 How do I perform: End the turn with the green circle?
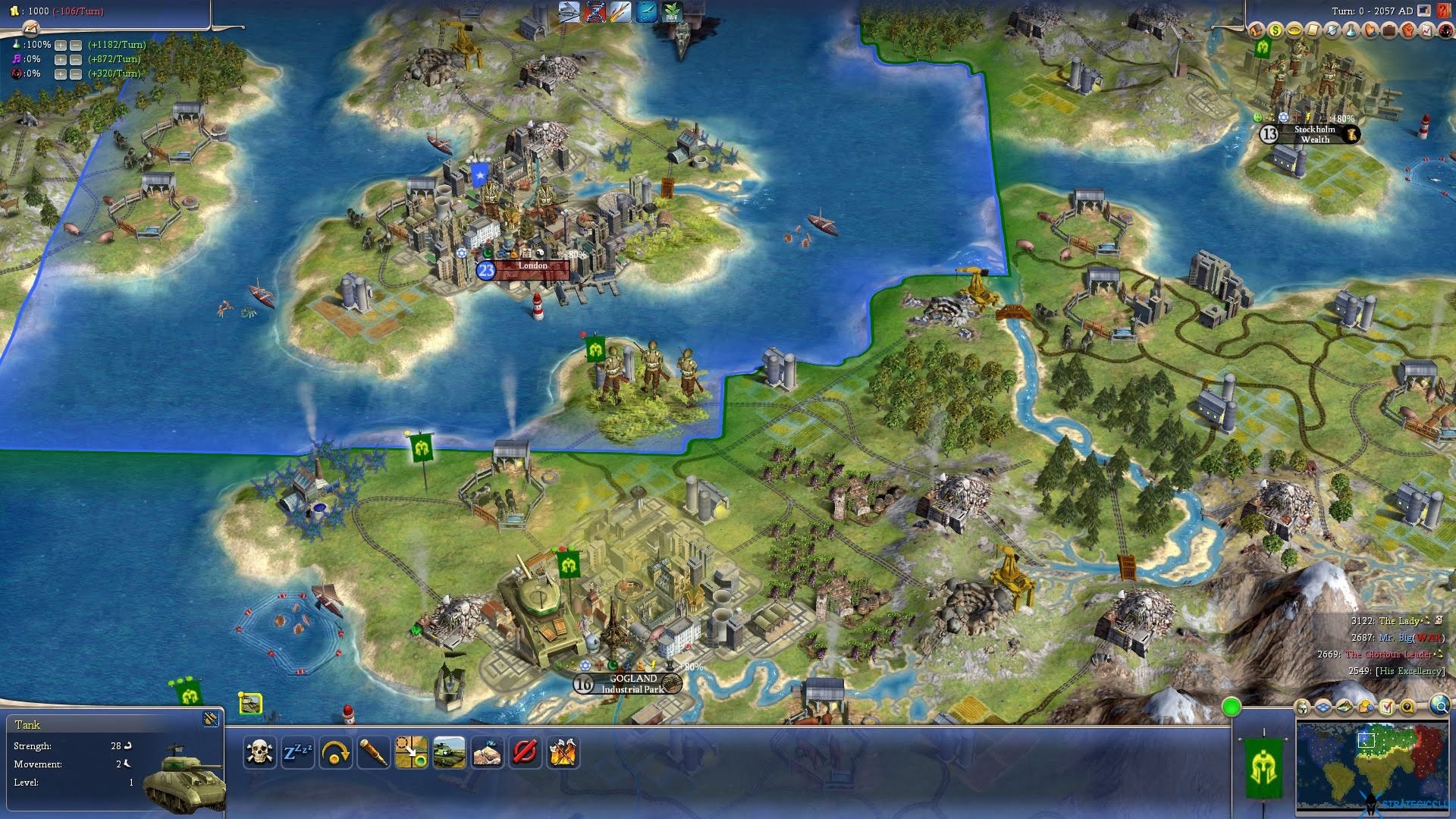point(1232,708)
